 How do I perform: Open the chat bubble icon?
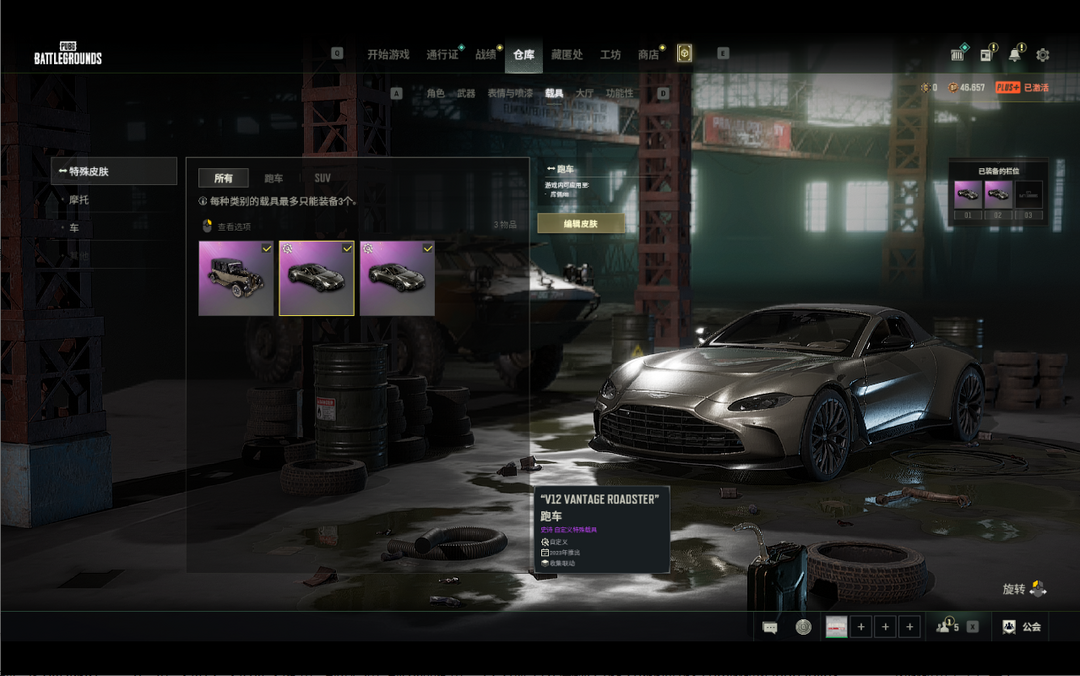coord(770,627)
